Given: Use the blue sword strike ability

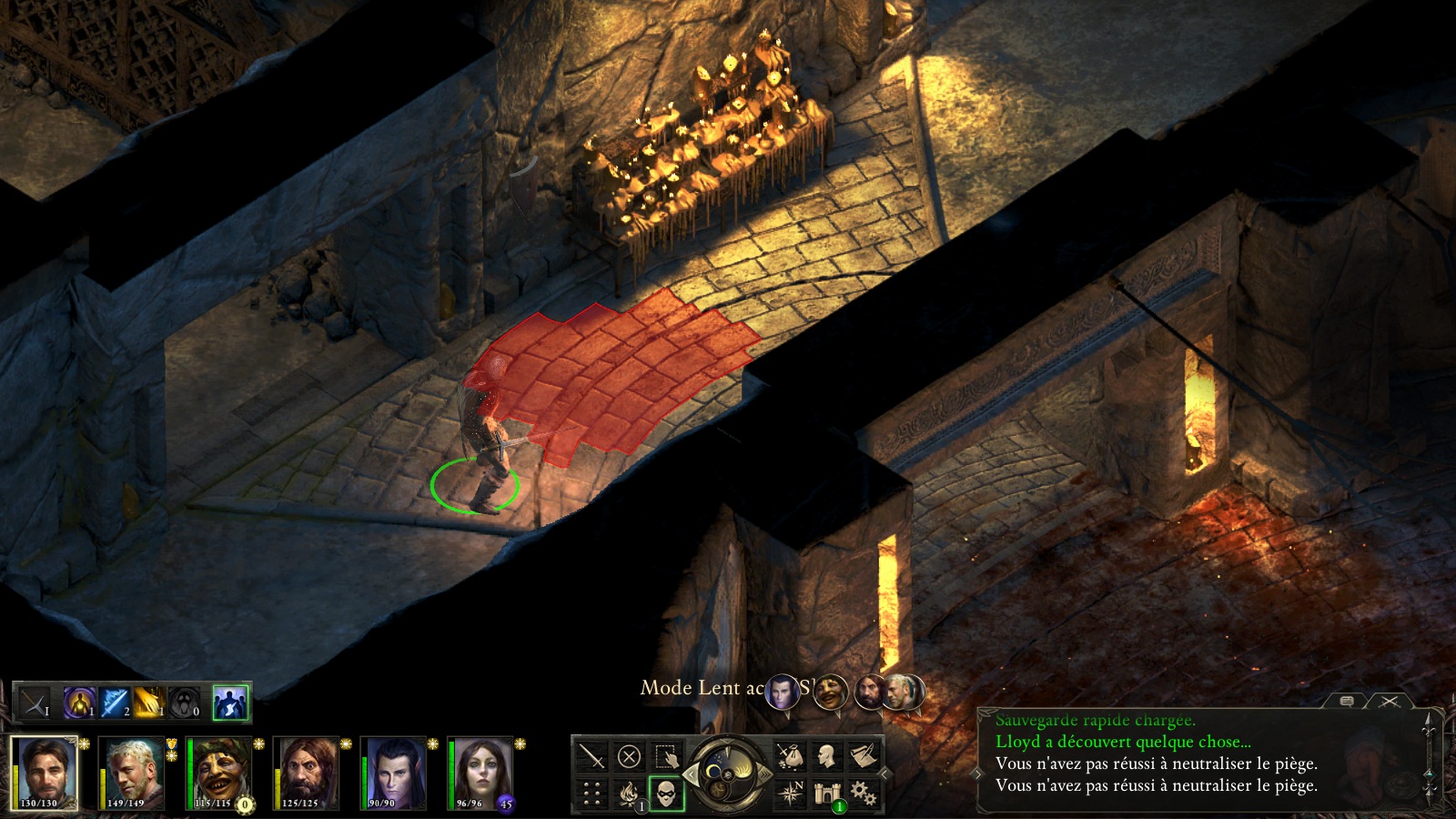Looking at the screenshot, I should 116,703.
